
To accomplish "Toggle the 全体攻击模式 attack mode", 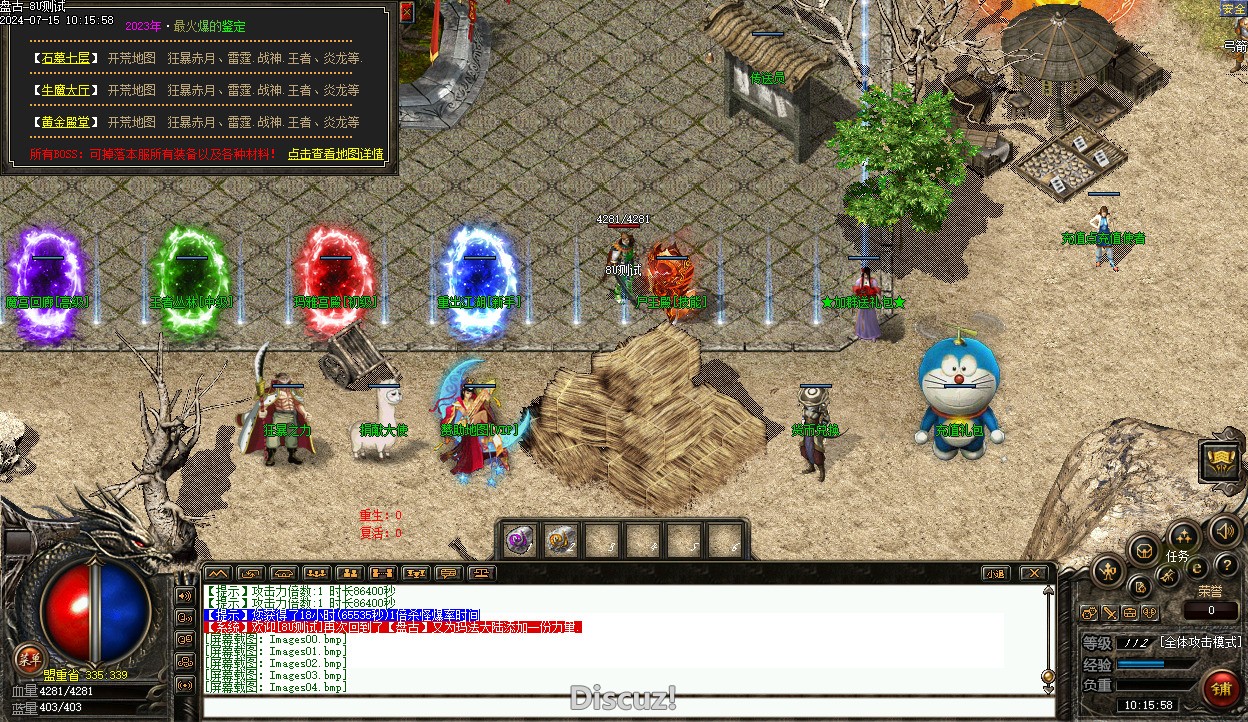I will [x=1200, y=642].
